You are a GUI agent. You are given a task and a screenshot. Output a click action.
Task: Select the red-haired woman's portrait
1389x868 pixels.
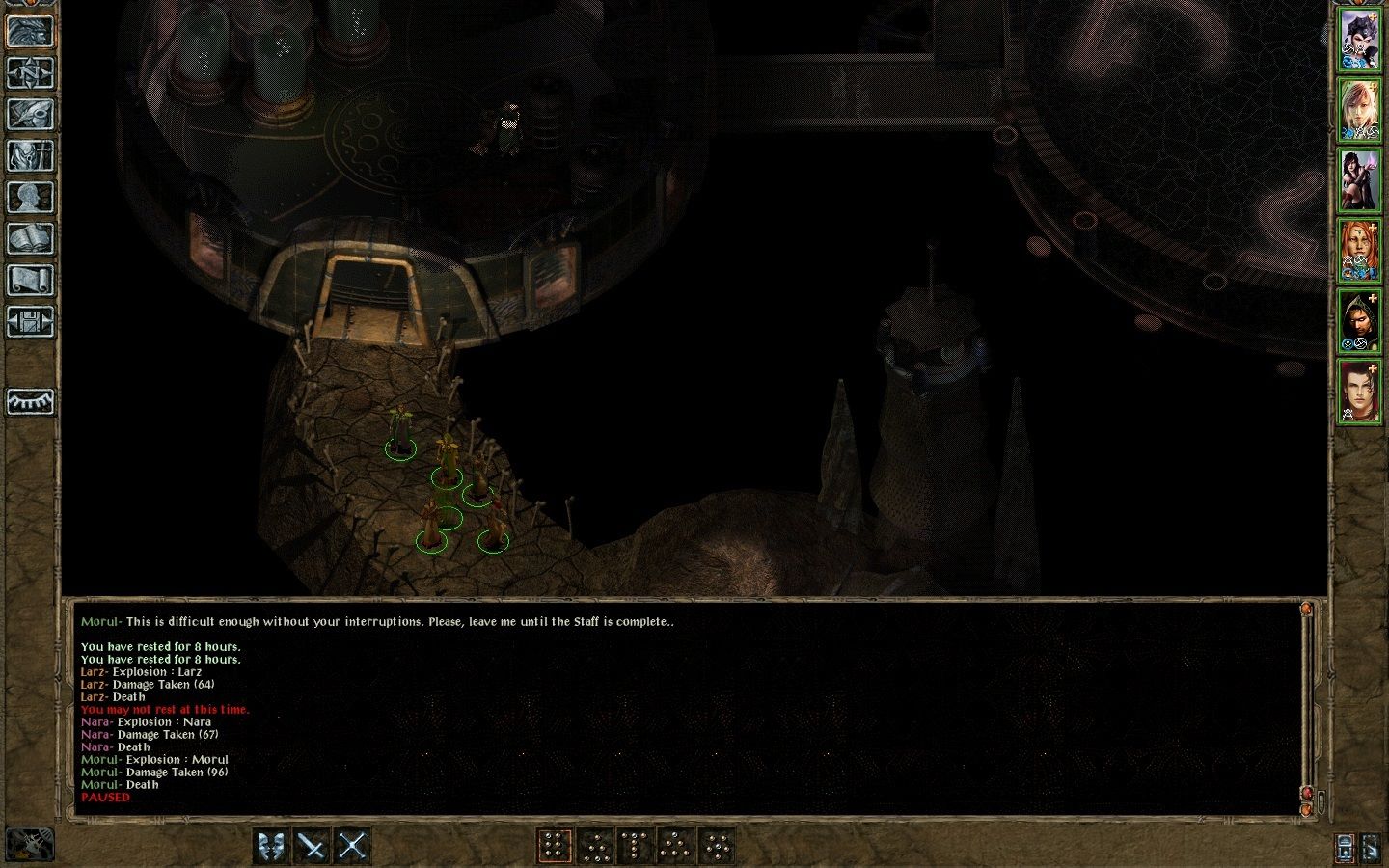(1359, 251)
